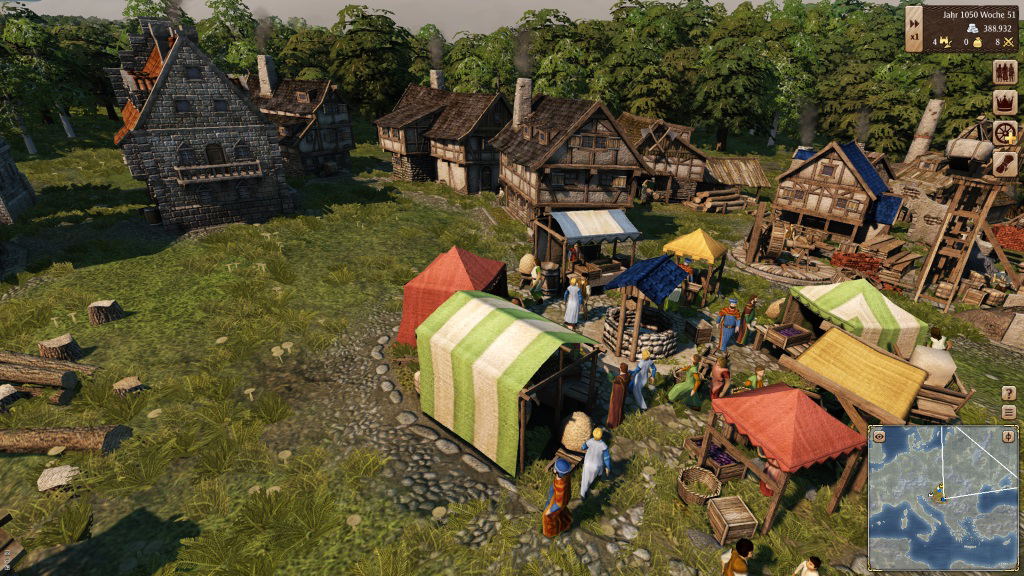The width and height of the screenshot is (1024, 576).
Task: Click the minimap's top-right compass button
Action: tap(1007, 436)
